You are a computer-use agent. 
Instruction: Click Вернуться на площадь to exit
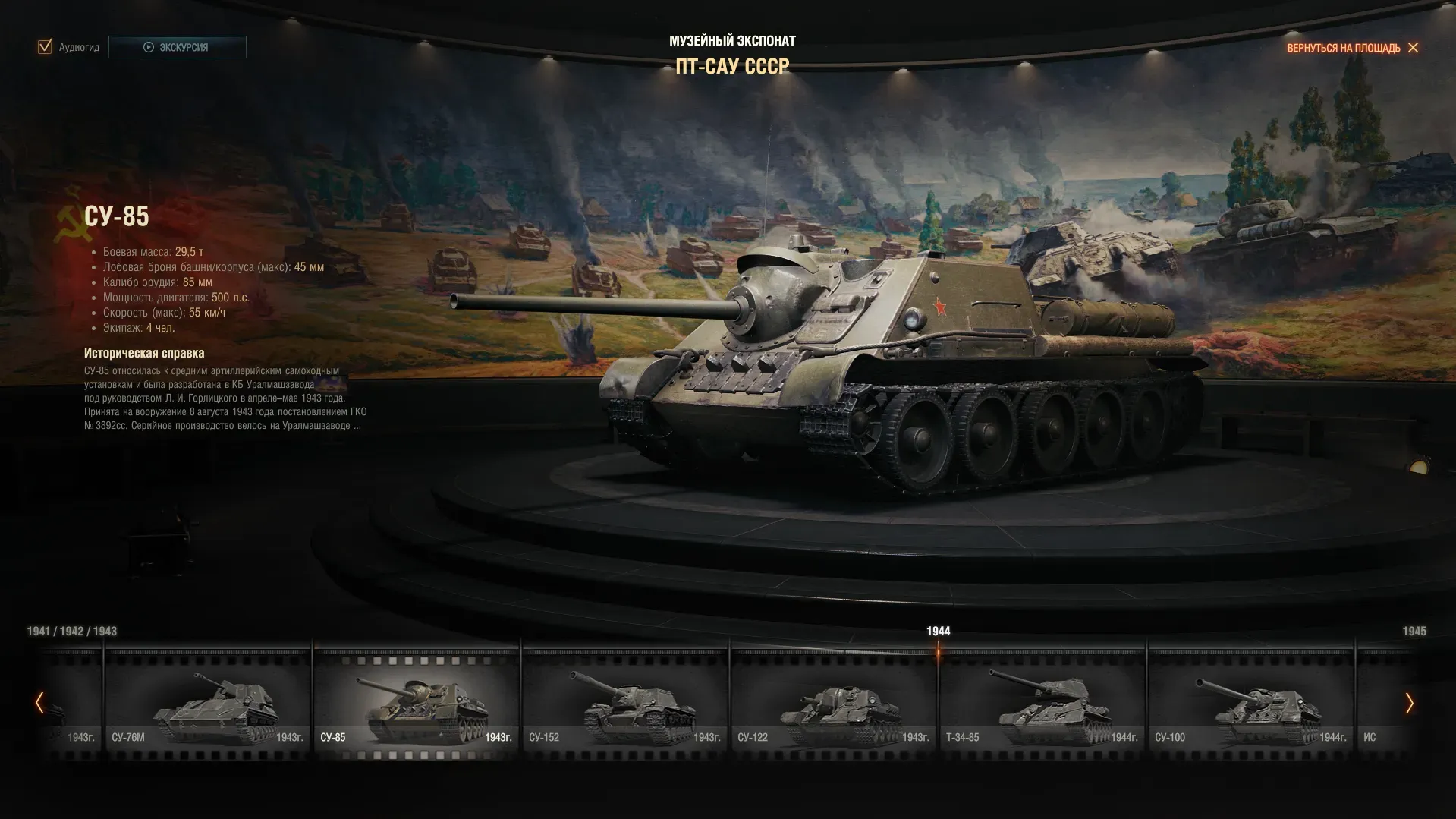point(1351,48)
